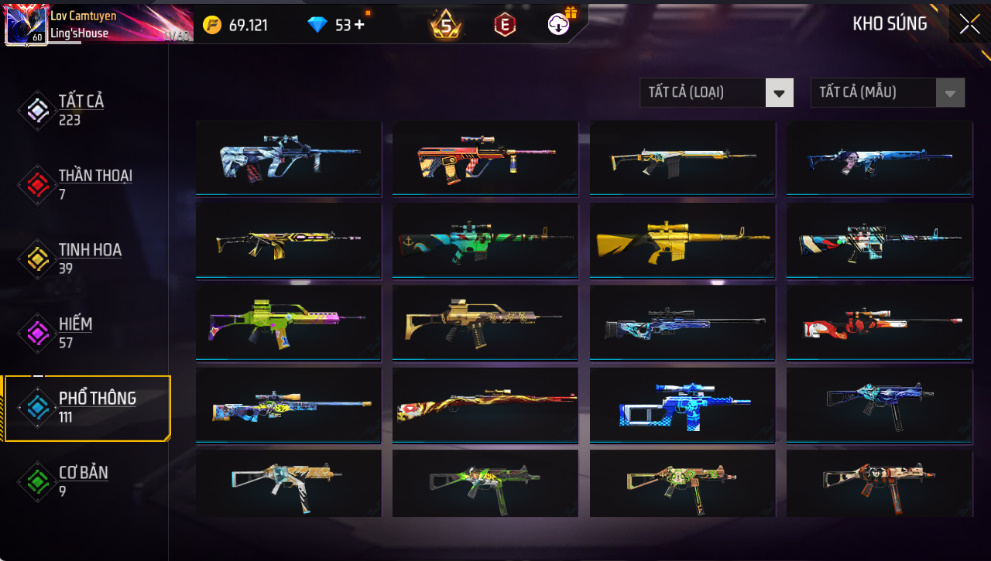The width and height of the screenshot is (991, 561).
Task: Open the gold rank 5 badge
Action: pos(446,25)
